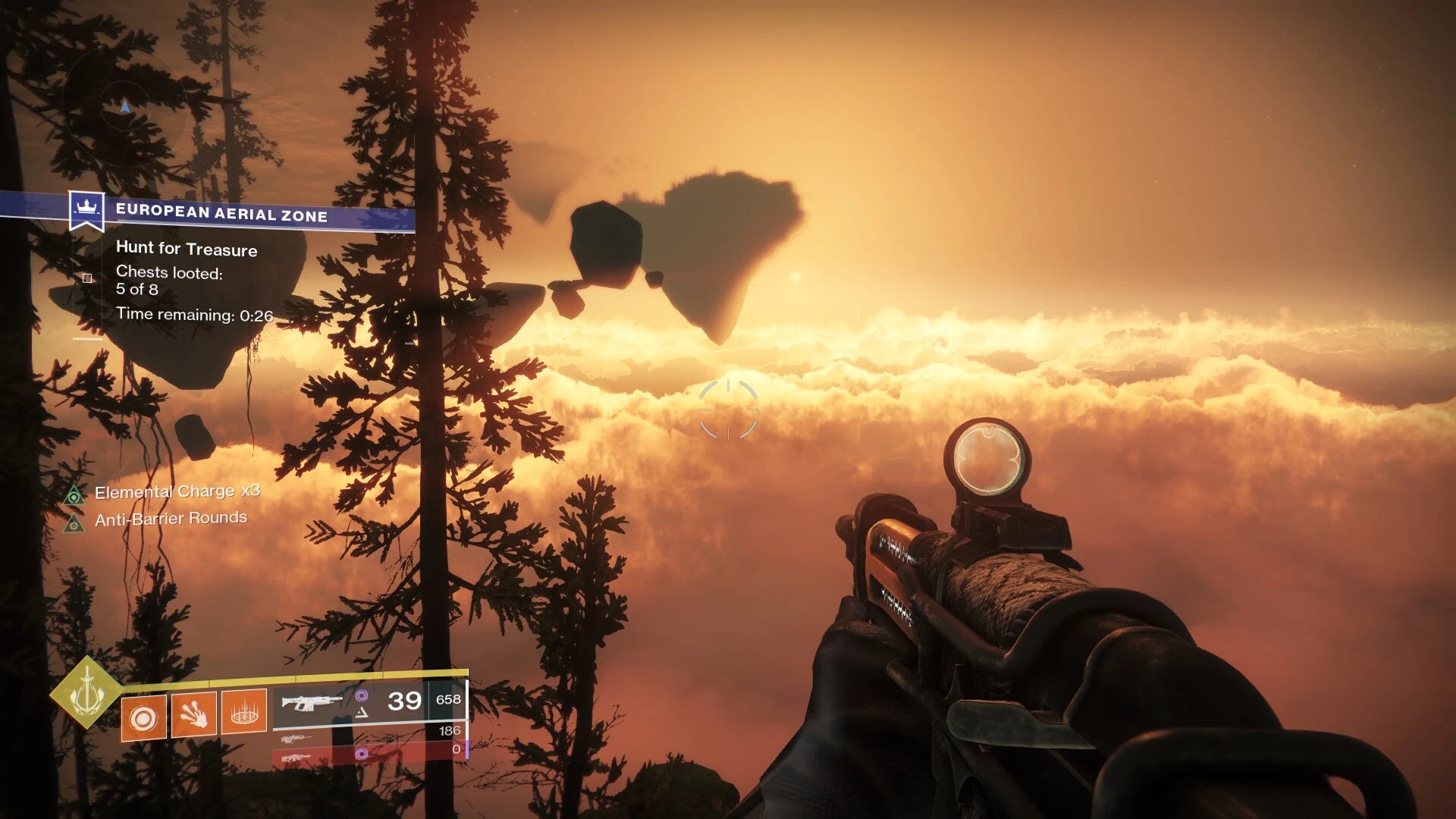Click the melee ability hand icon
This screenshot has width=1456, height=819.
[194, 715]
